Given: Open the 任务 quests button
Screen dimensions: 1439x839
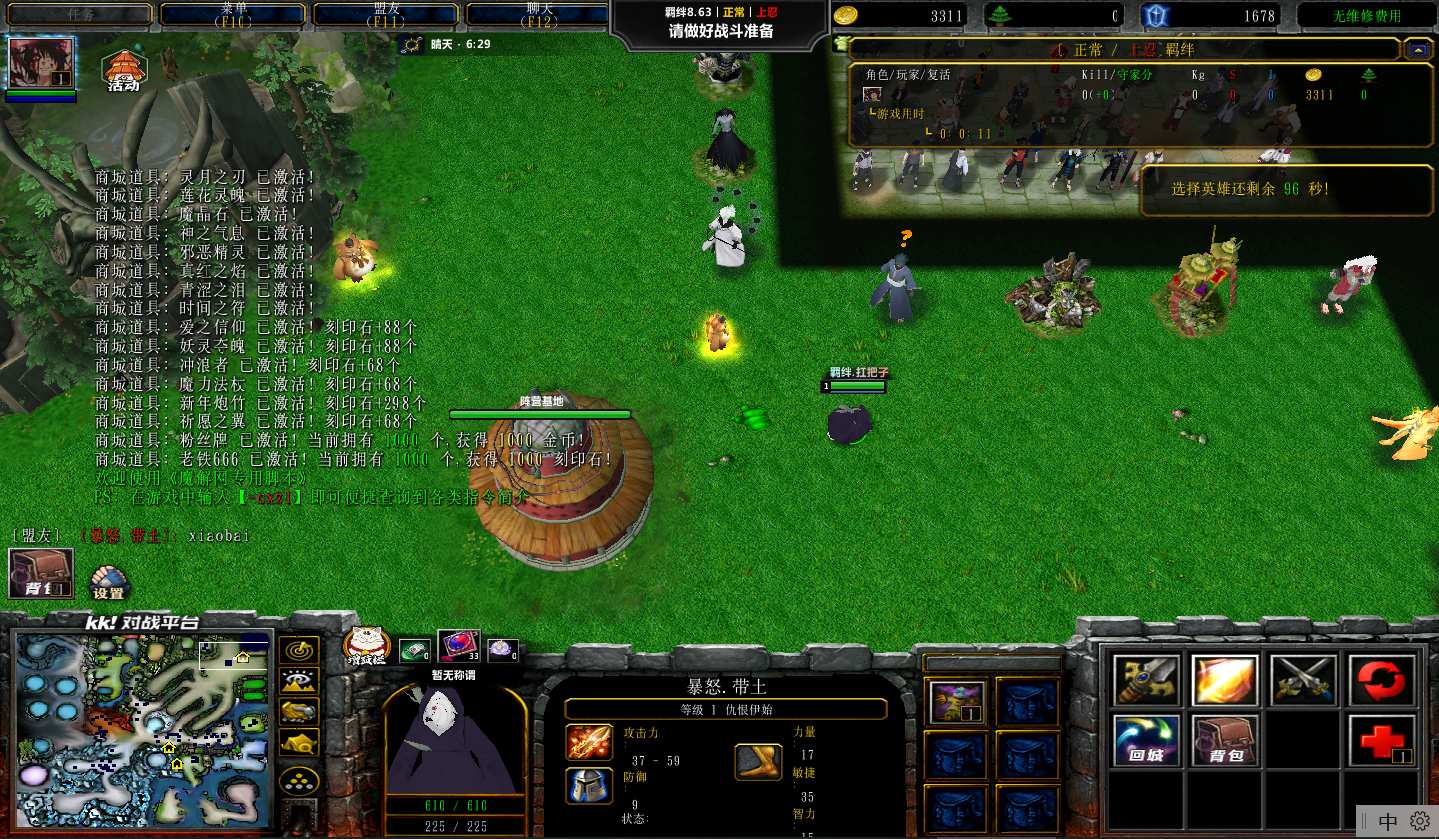Looking at the screenshot, I should [80, 14].
